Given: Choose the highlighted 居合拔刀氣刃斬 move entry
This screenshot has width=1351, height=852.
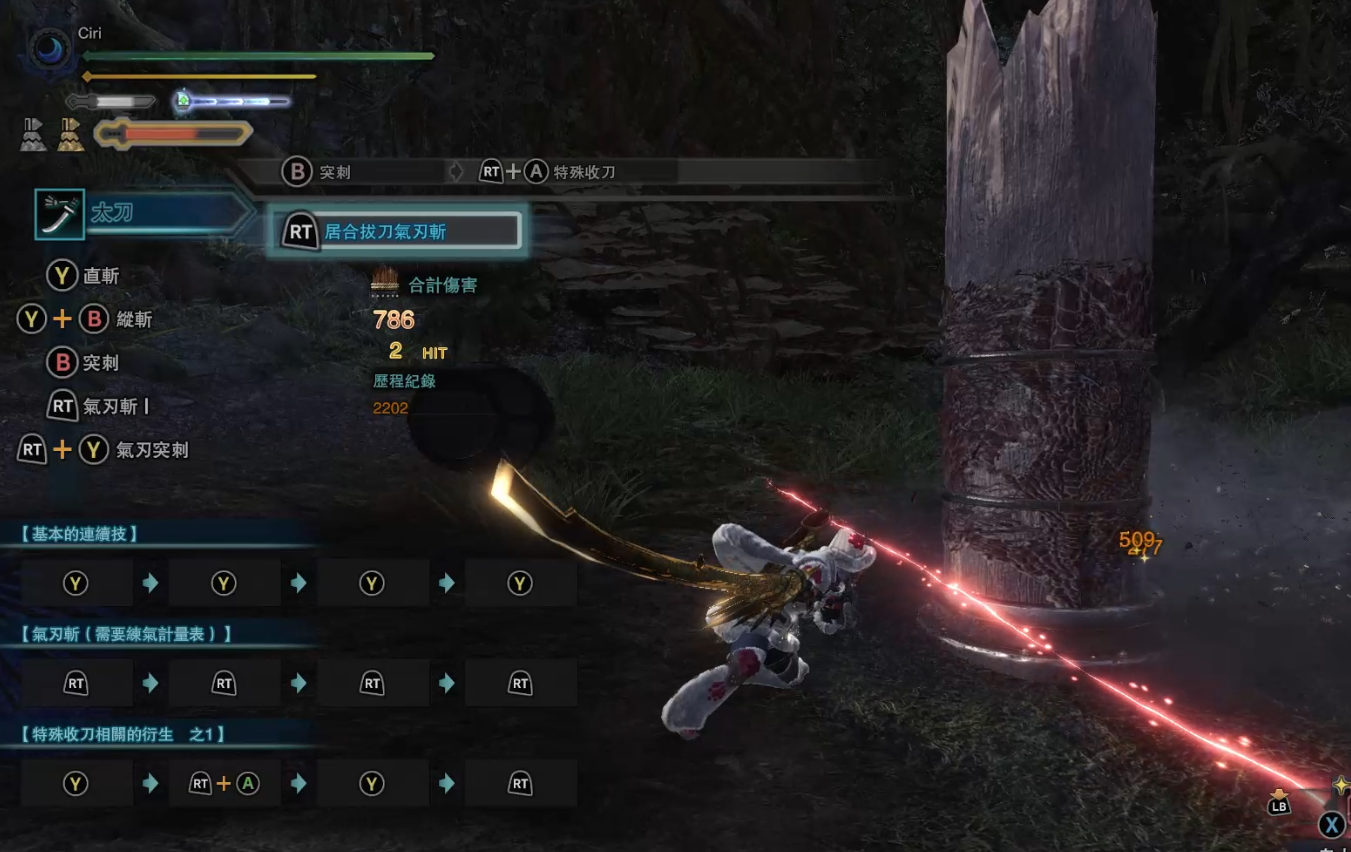Looking at the screenshot, I should 396,232.
